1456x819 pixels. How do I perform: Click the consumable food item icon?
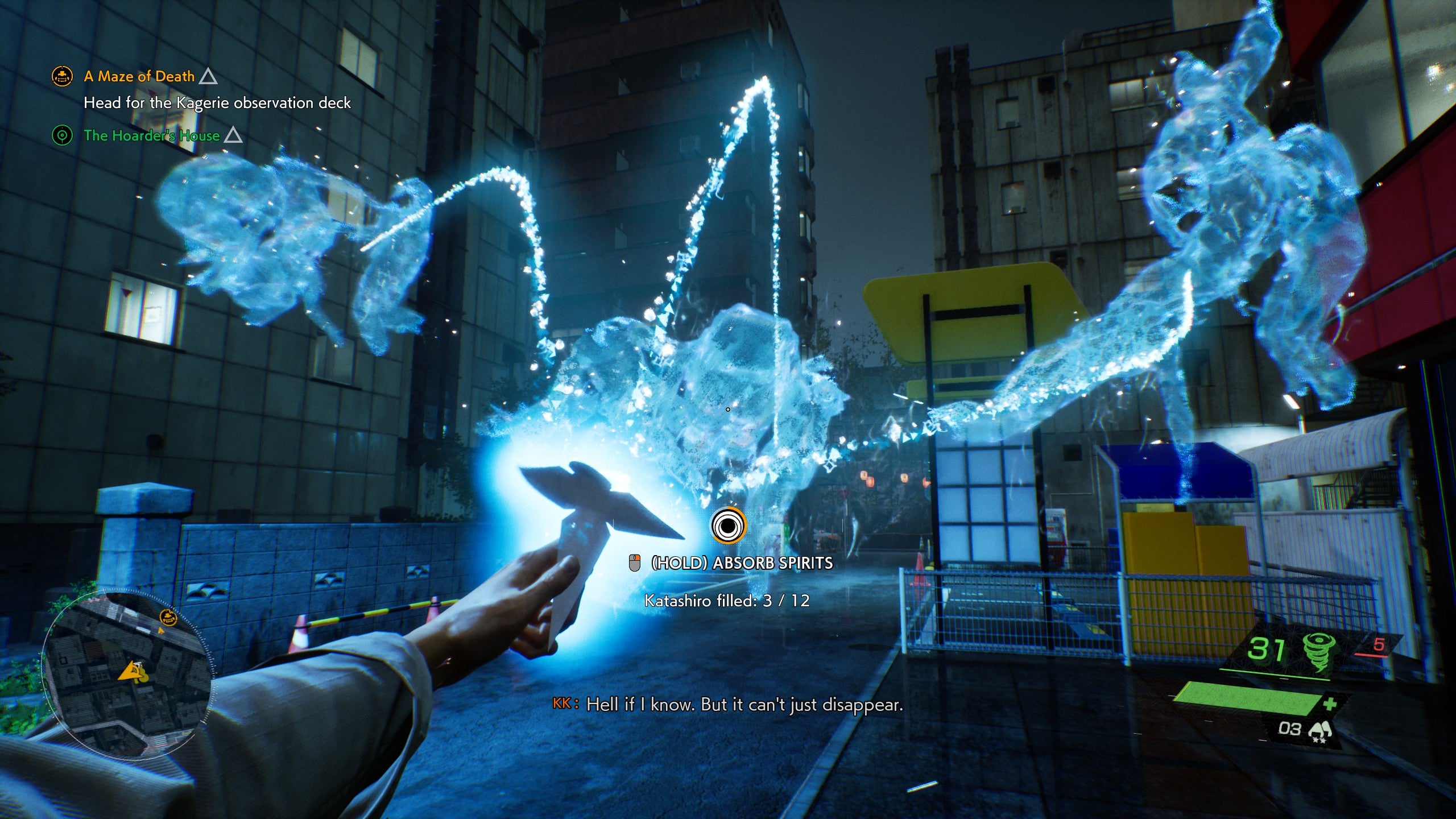(1319, 731)
